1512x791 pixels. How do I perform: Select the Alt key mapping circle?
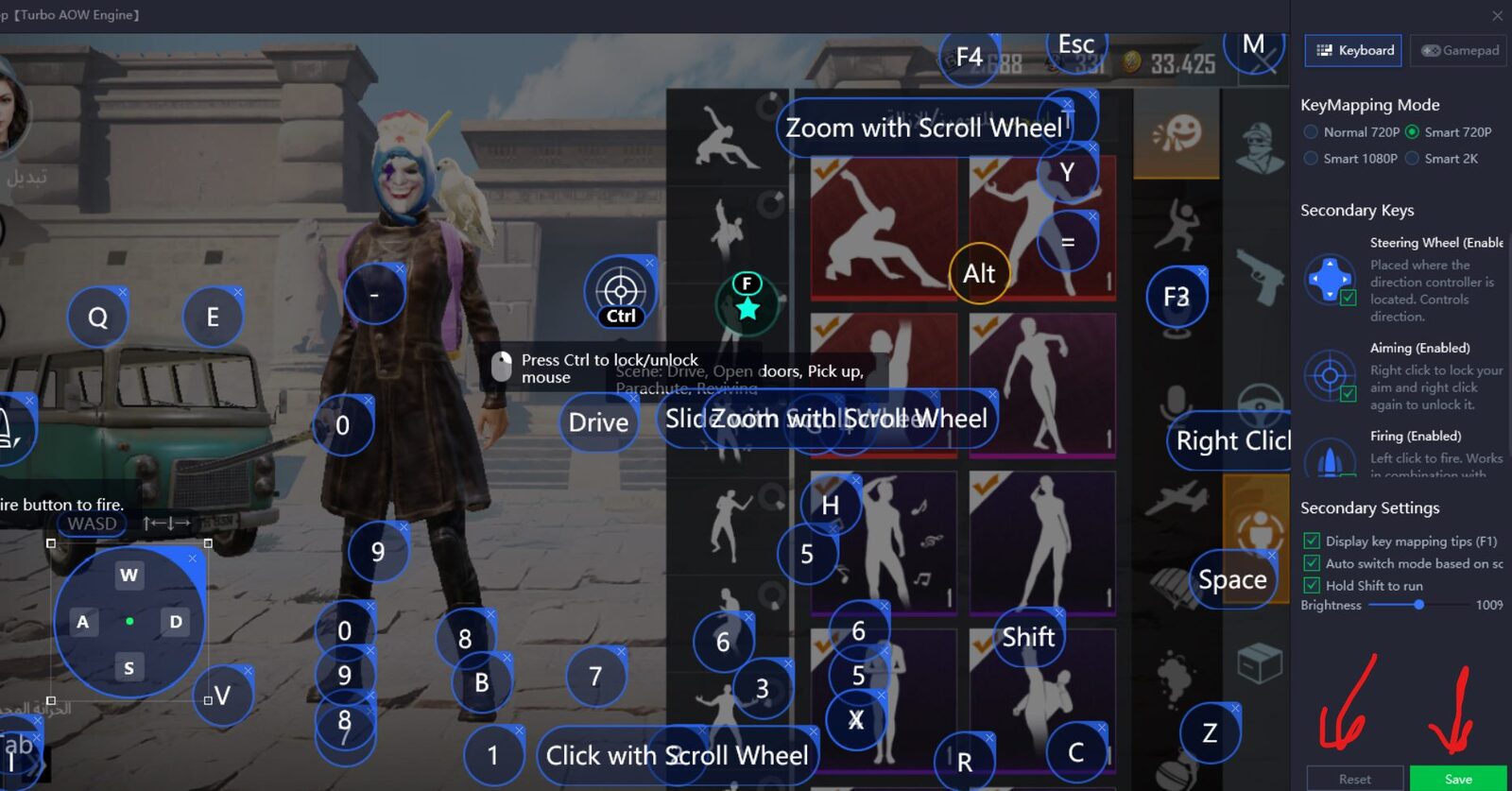[979, 274]
